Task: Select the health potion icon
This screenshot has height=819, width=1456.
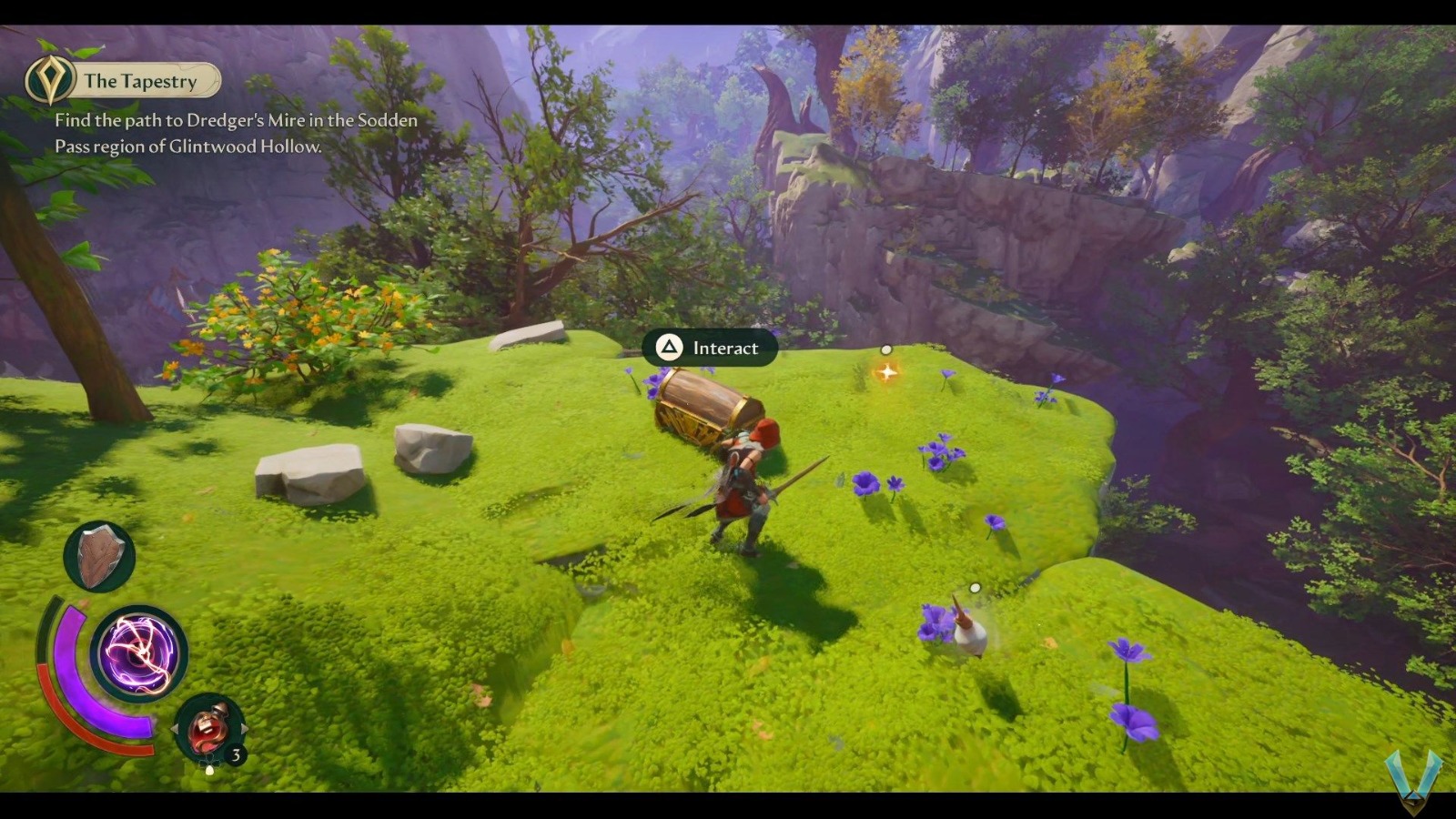Action: [207, 728]
